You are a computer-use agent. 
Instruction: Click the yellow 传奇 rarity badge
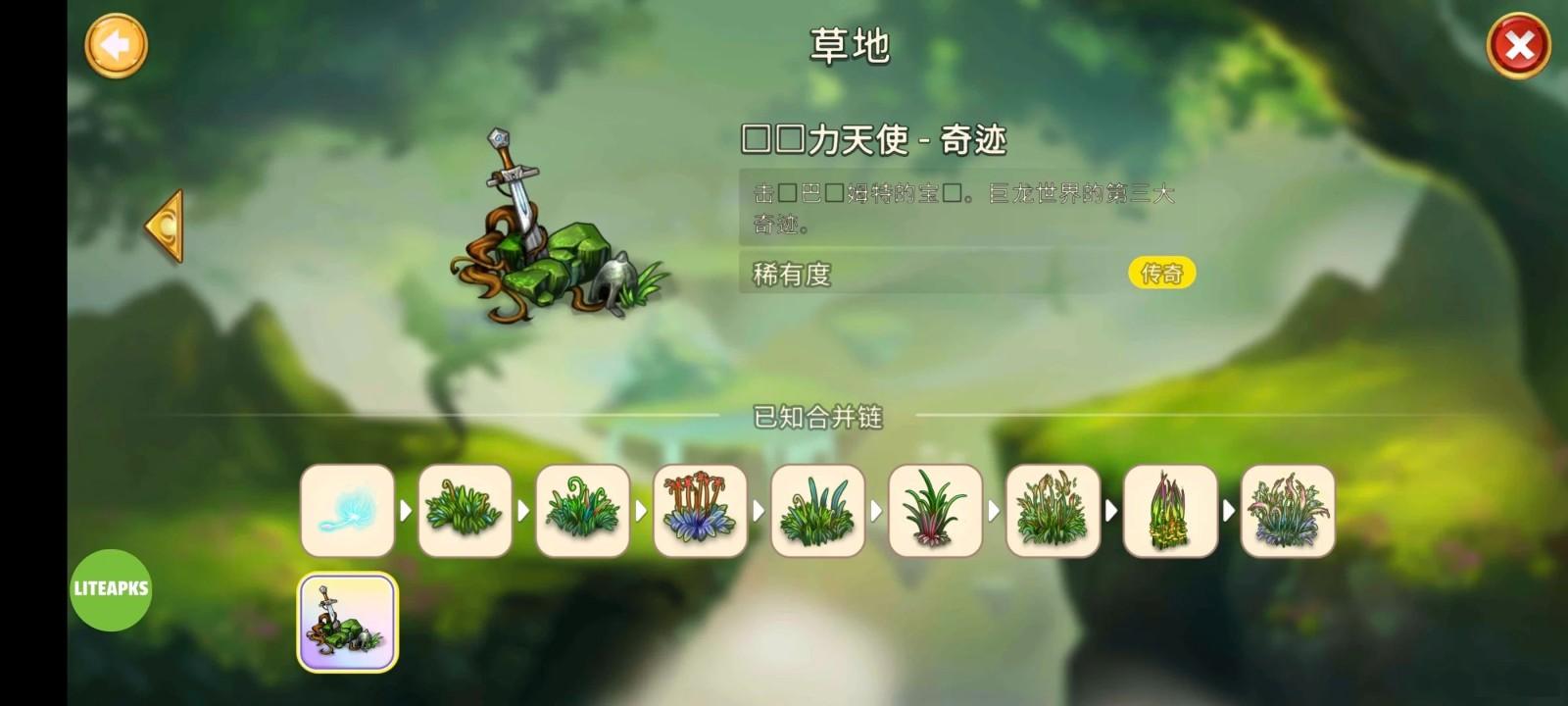click(x=1163, y=273)
